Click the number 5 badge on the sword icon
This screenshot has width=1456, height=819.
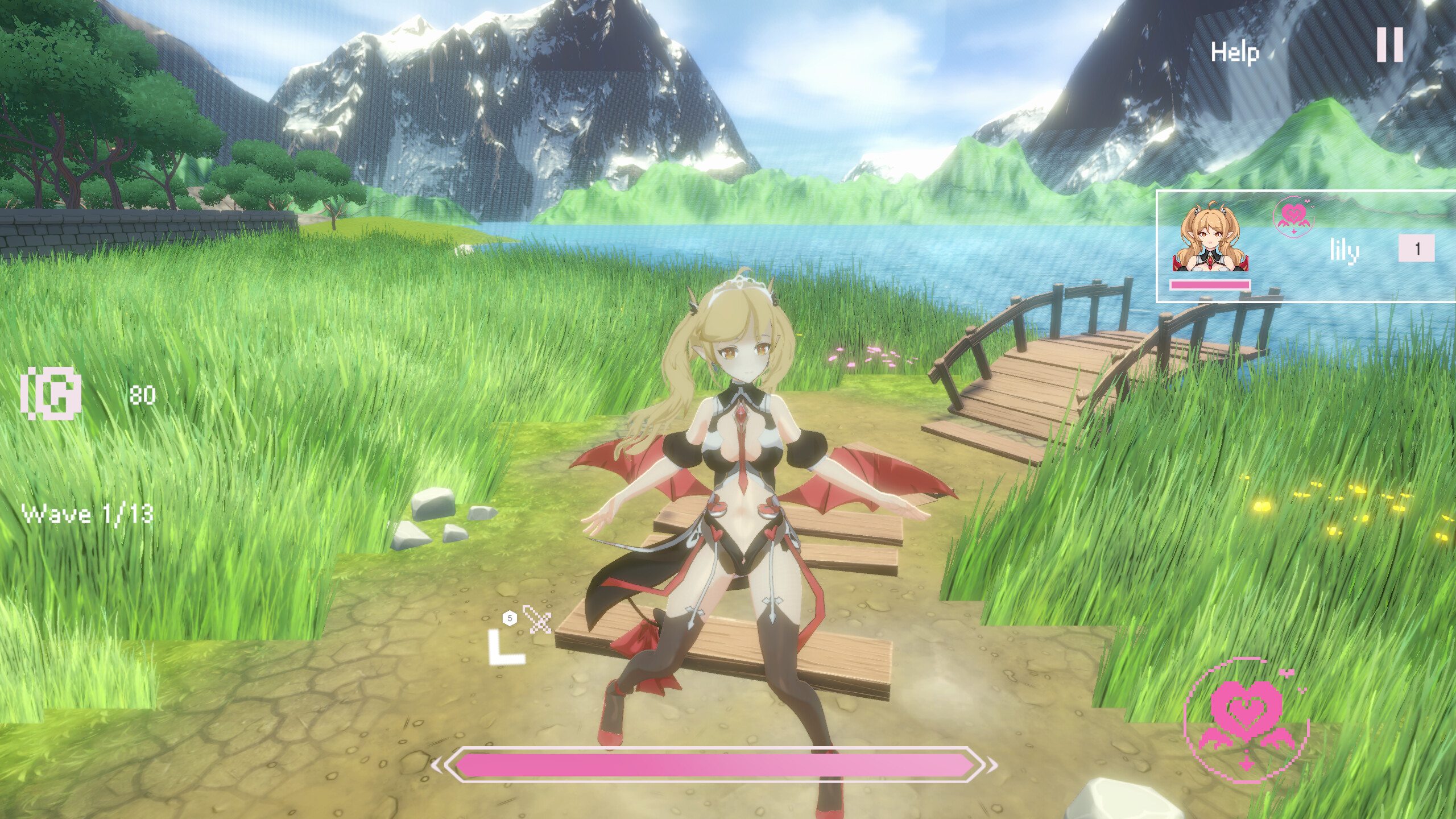(510, 616)
